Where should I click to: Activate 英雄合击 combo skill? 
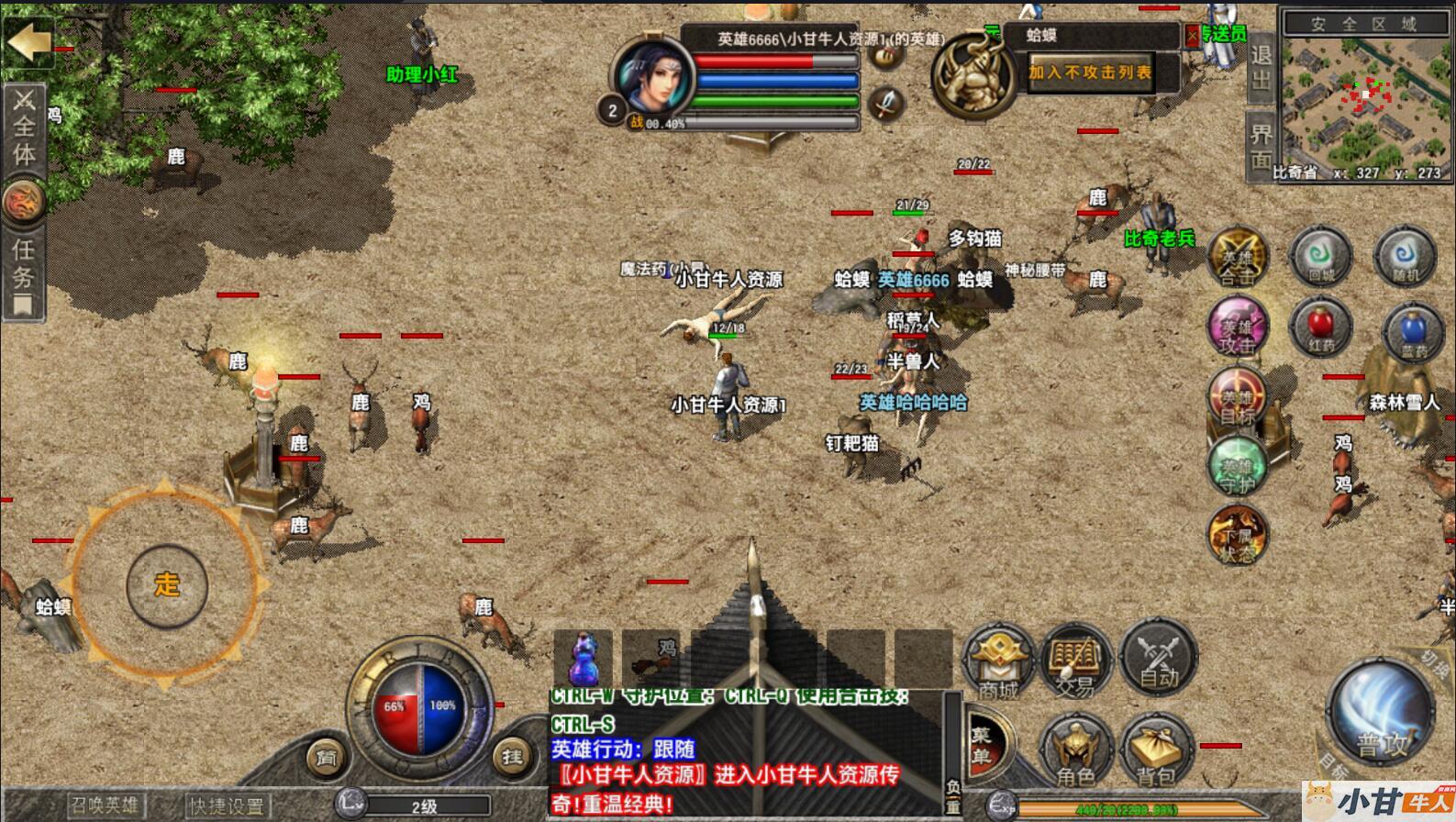coord(1237,259)
